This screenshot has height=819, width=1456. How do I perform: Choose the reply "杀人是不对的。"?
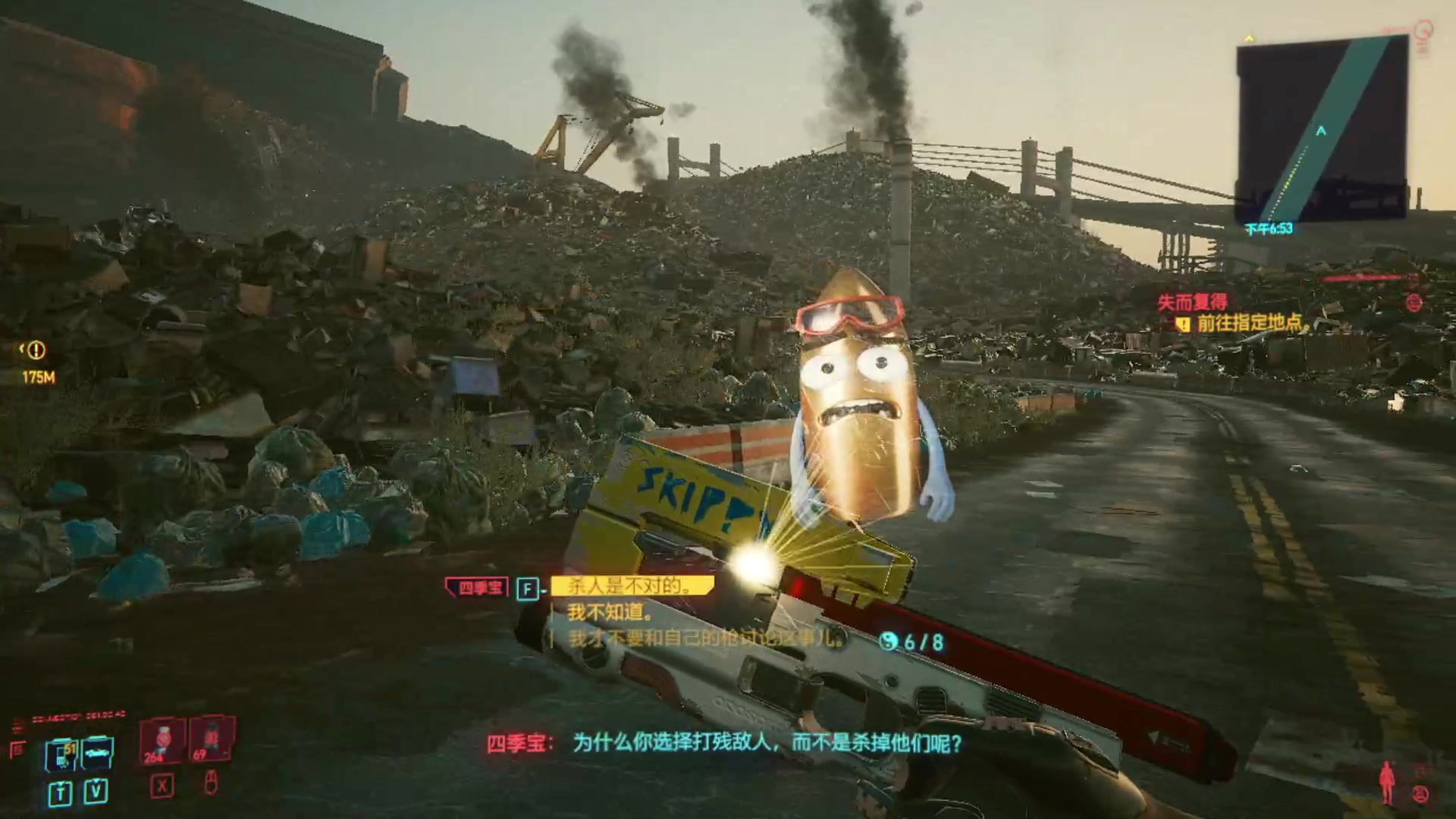631,585
